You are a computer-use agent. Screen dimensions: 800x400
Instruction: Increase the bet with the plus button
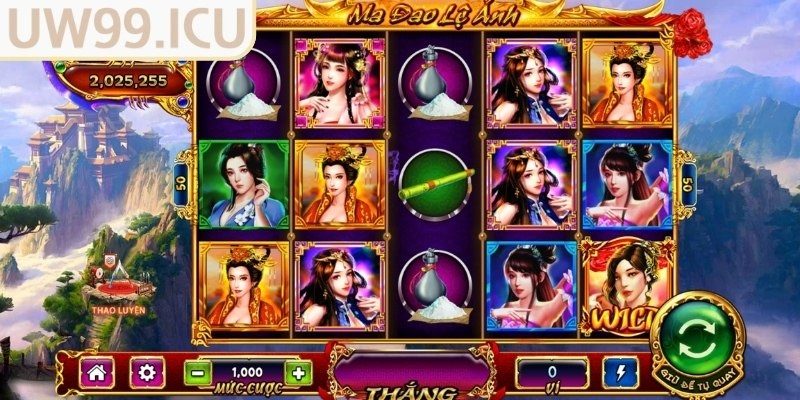pos(299,374)
